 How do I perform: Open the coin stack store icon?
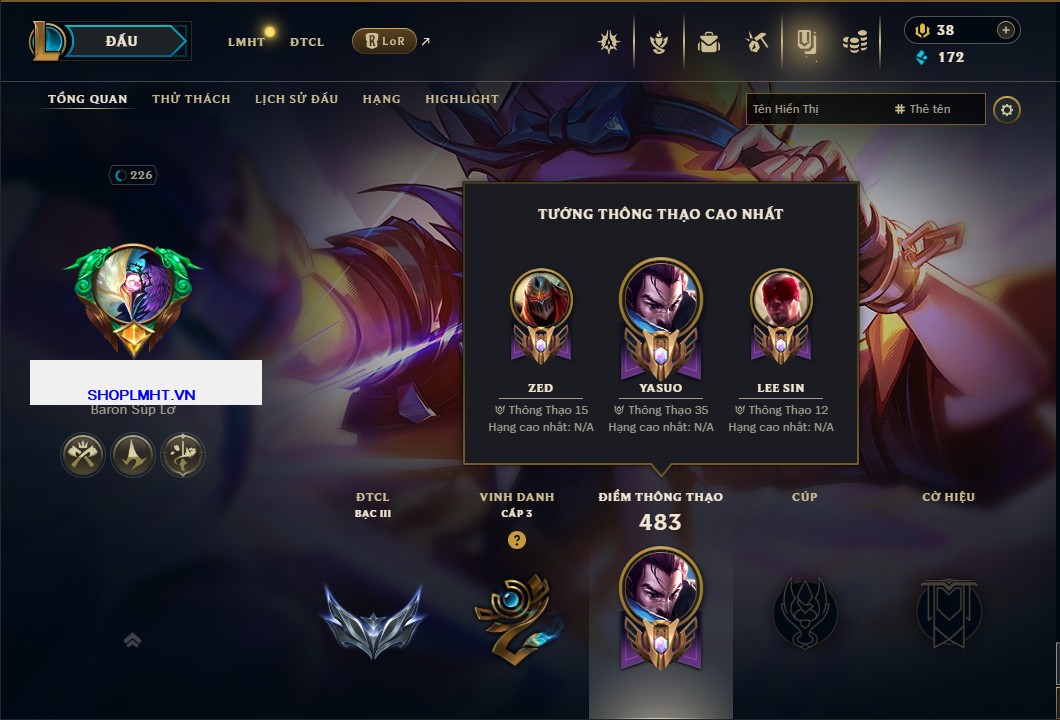click(854, 42)
